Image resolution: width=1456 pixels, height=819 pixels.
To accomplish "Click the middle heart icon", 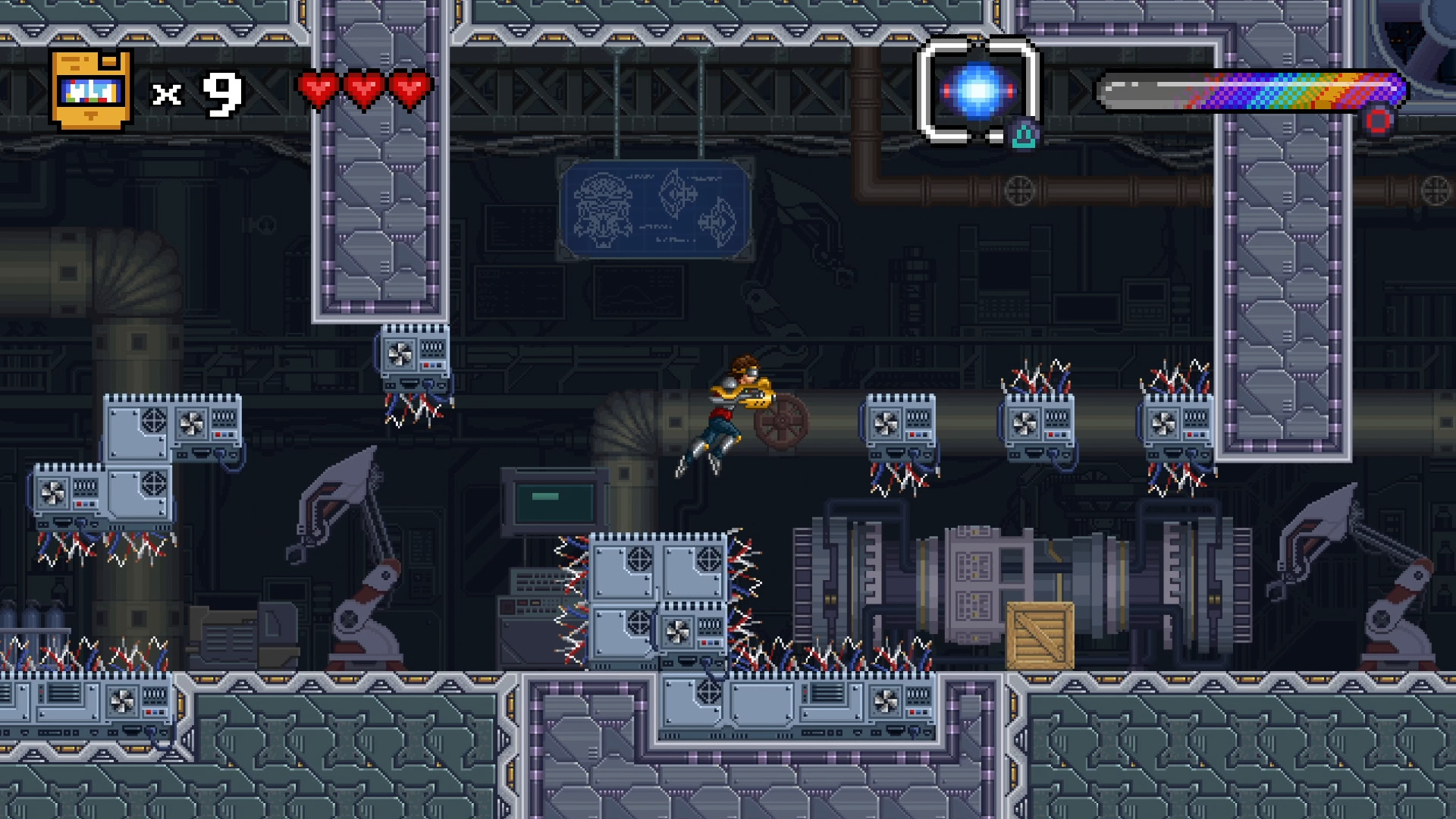I will tap(366, 88).
